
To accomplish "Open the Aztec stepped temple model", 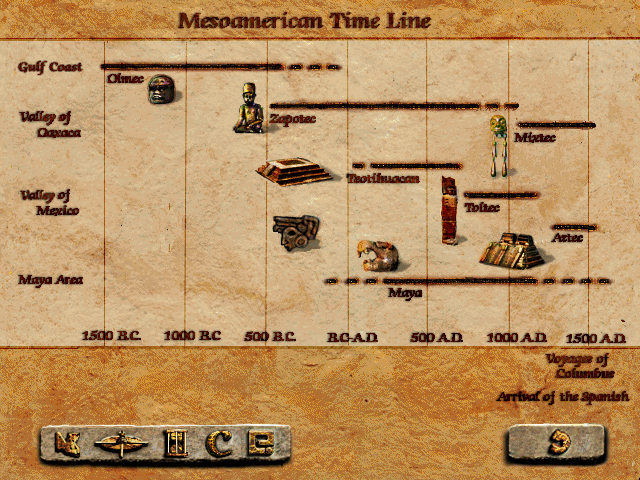I will click(511, 251).
